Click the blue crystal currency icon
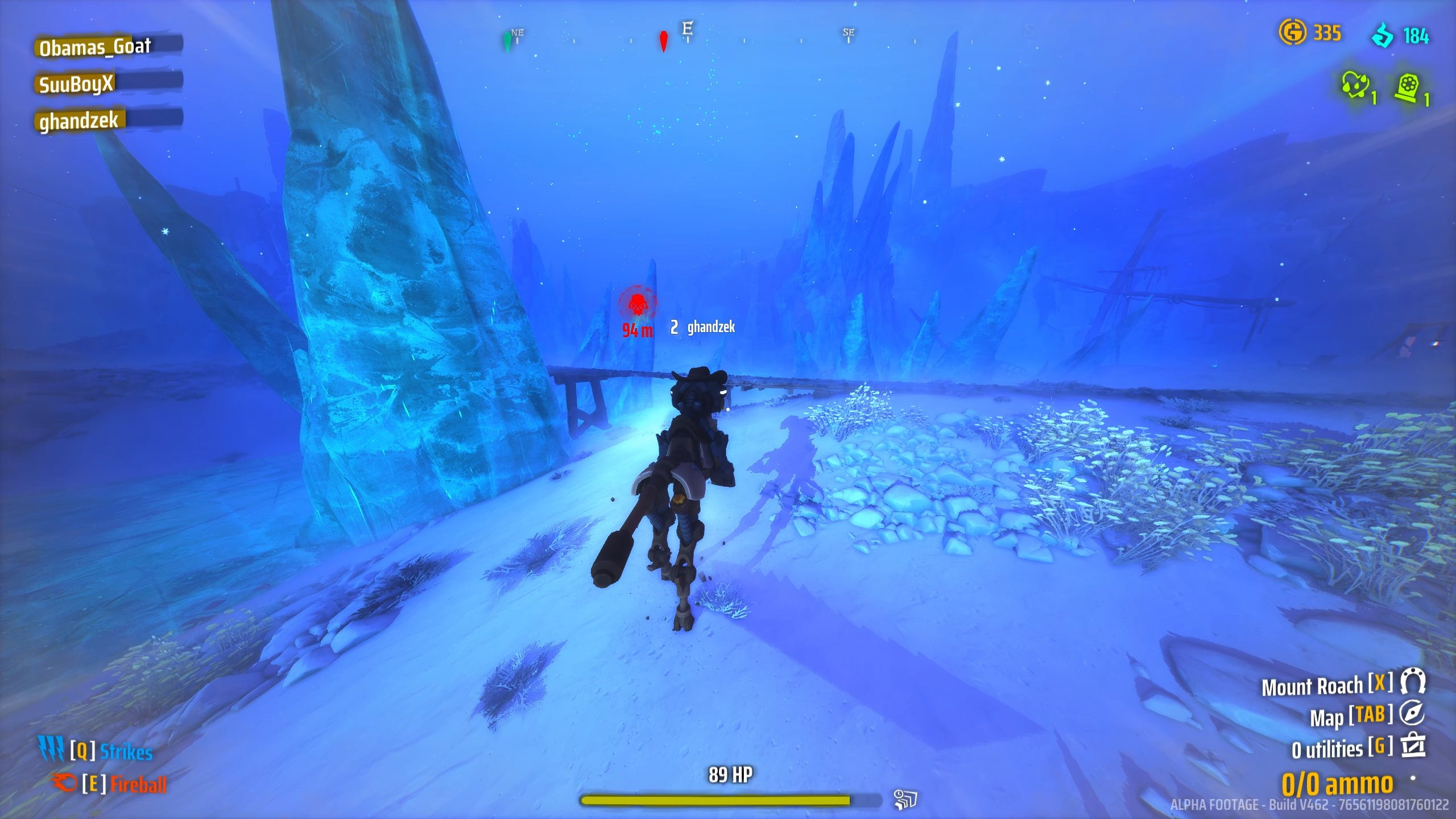Screen dimensions: 1456x819 [1383, 35]
